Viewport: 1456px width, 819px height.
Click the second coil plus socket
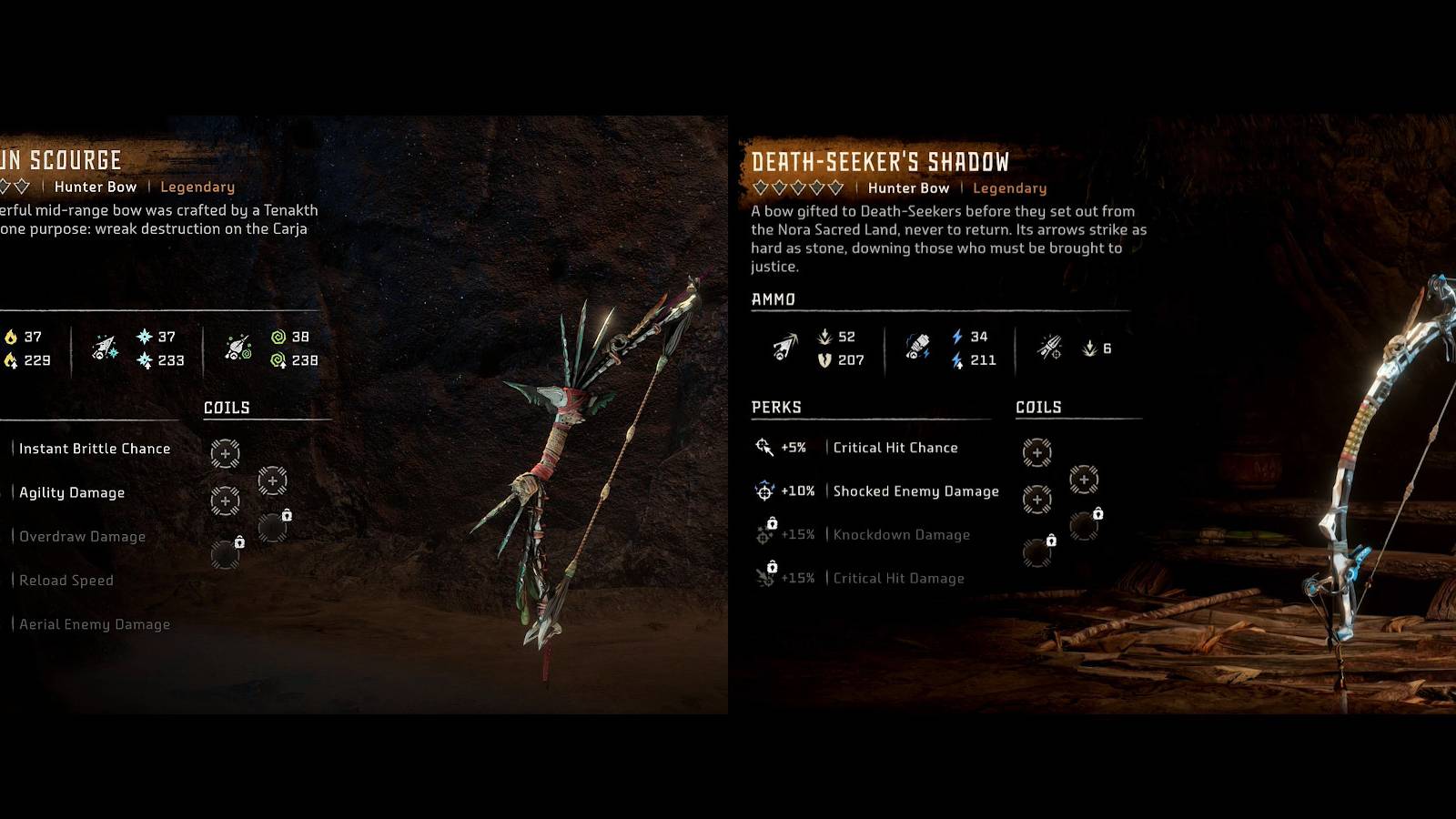[1085, 478]
